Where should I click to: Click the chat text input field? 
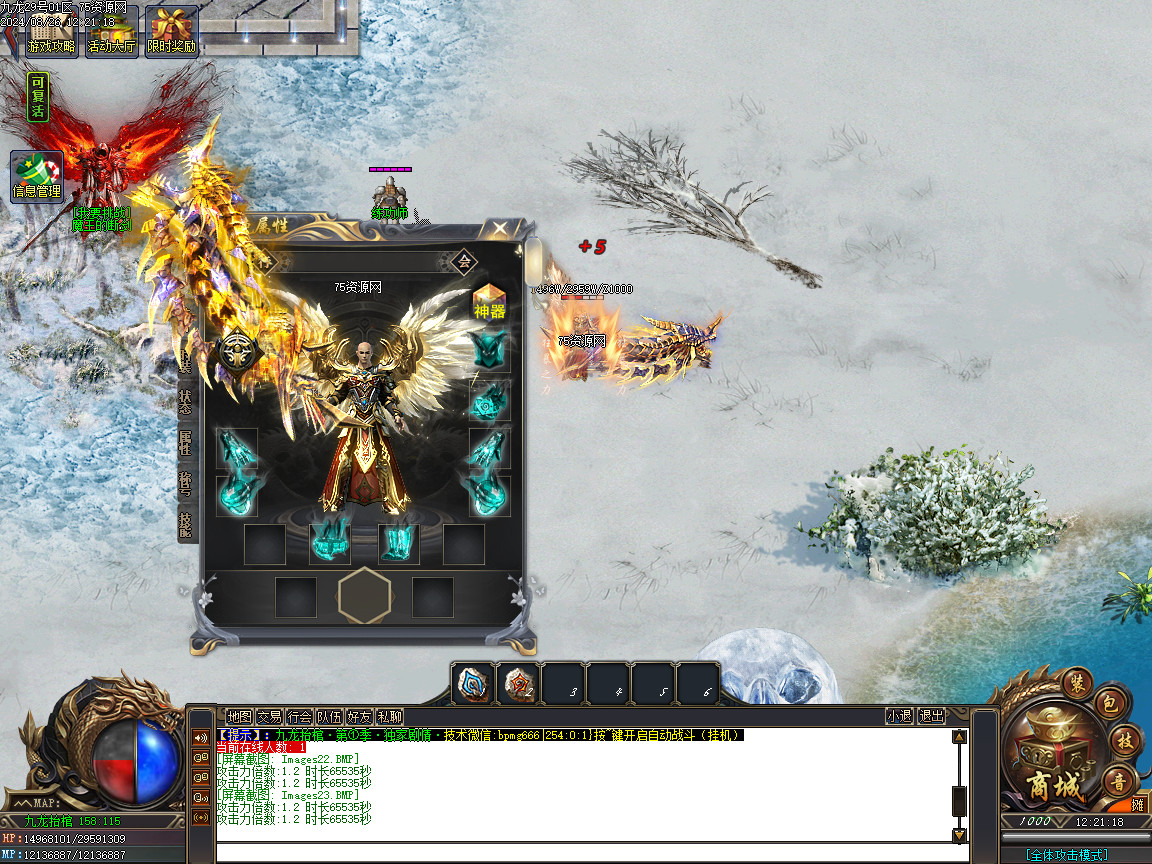click(x=590, y=853)
